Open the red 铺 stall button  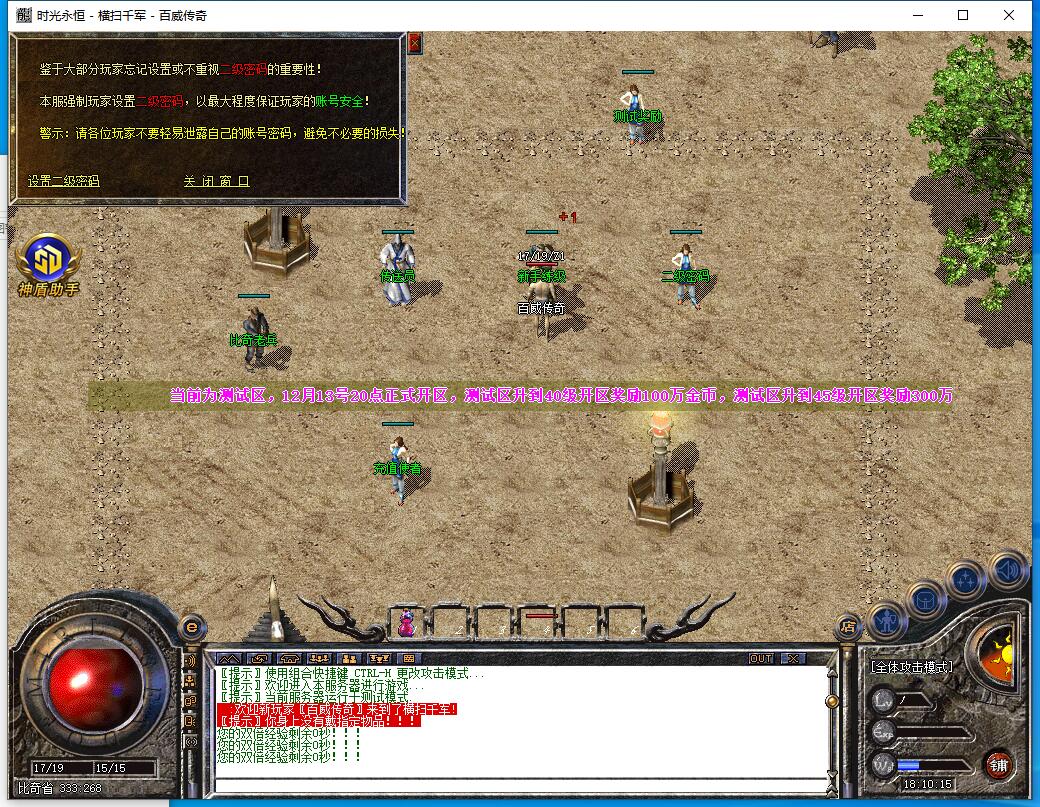[997, 765]
